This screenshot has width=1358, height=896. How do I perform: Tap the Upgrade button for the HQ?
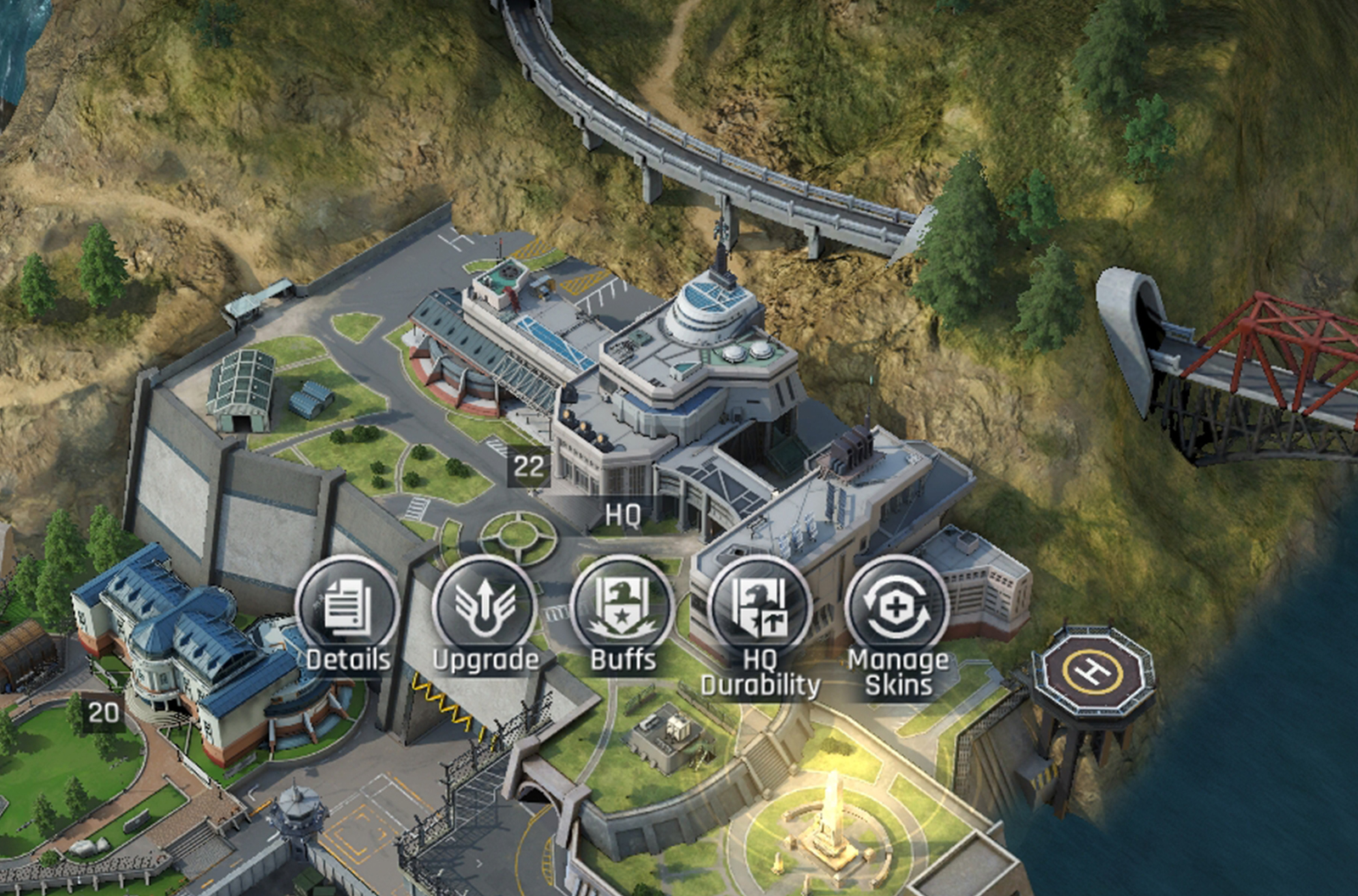485,608
